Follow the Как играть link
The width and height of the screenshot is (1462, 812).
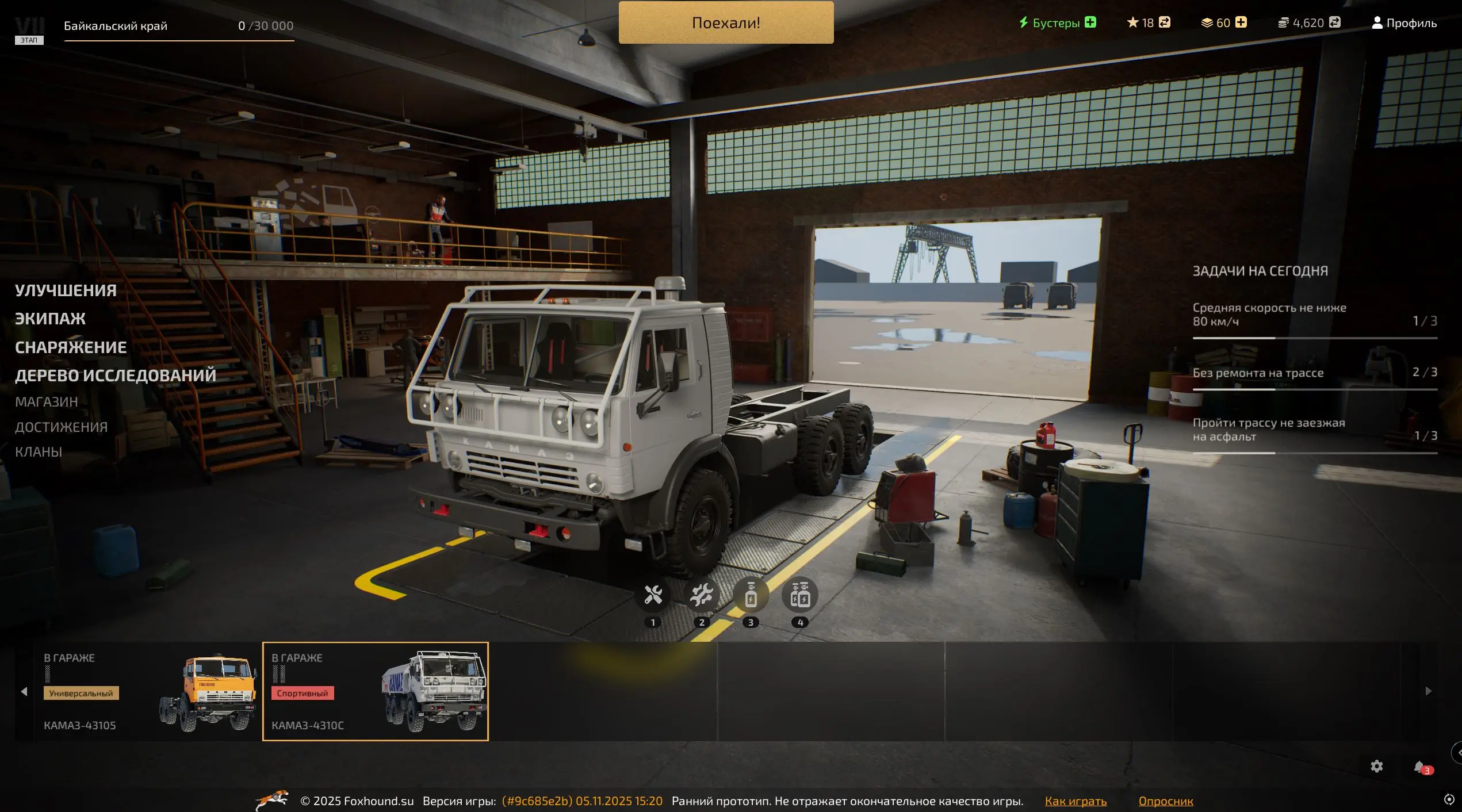1076,801
